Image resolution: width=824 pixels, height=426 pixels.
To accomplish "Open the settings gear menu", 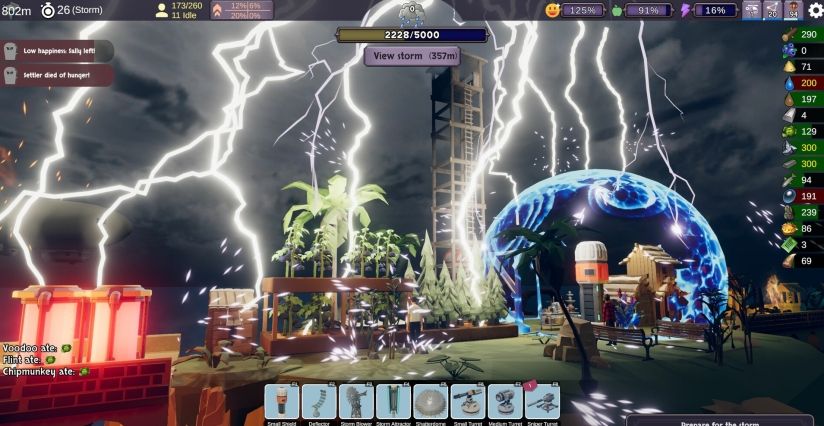I will pos(815,10).
